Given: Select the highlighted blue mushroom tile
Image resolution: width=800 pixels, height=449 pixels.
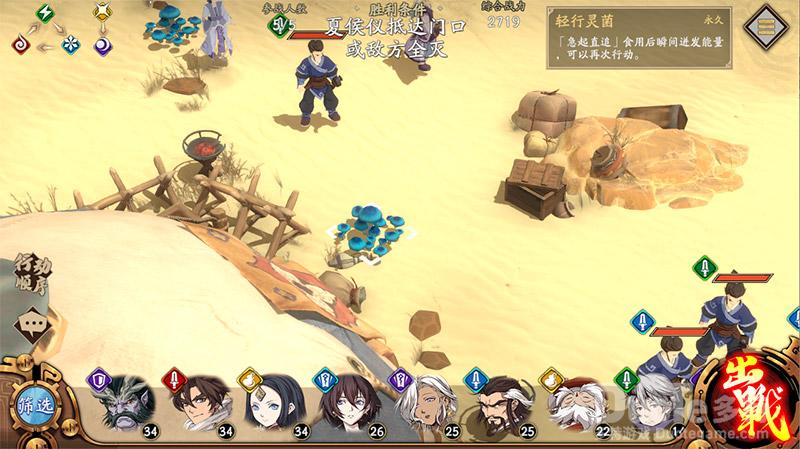Looking at the screenshot, I should tap(365, 228).
